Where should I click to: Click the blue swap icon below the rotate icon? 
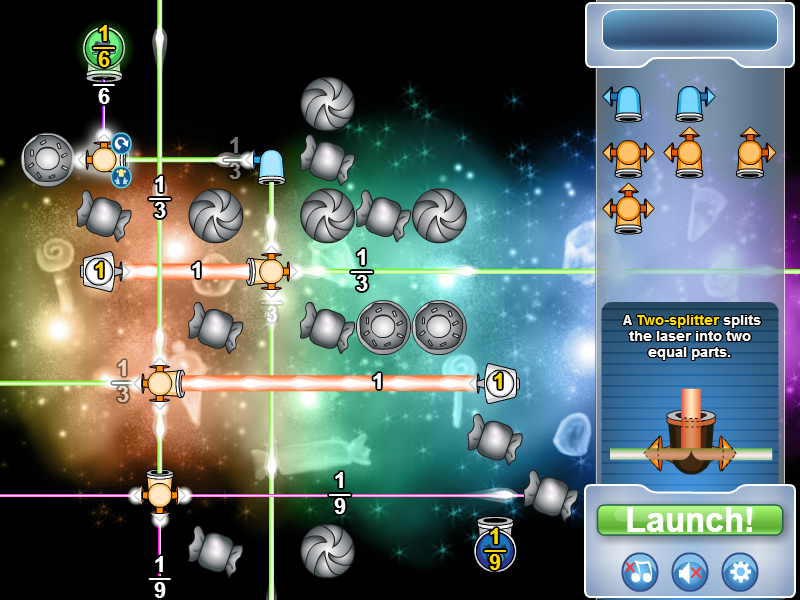121,176
